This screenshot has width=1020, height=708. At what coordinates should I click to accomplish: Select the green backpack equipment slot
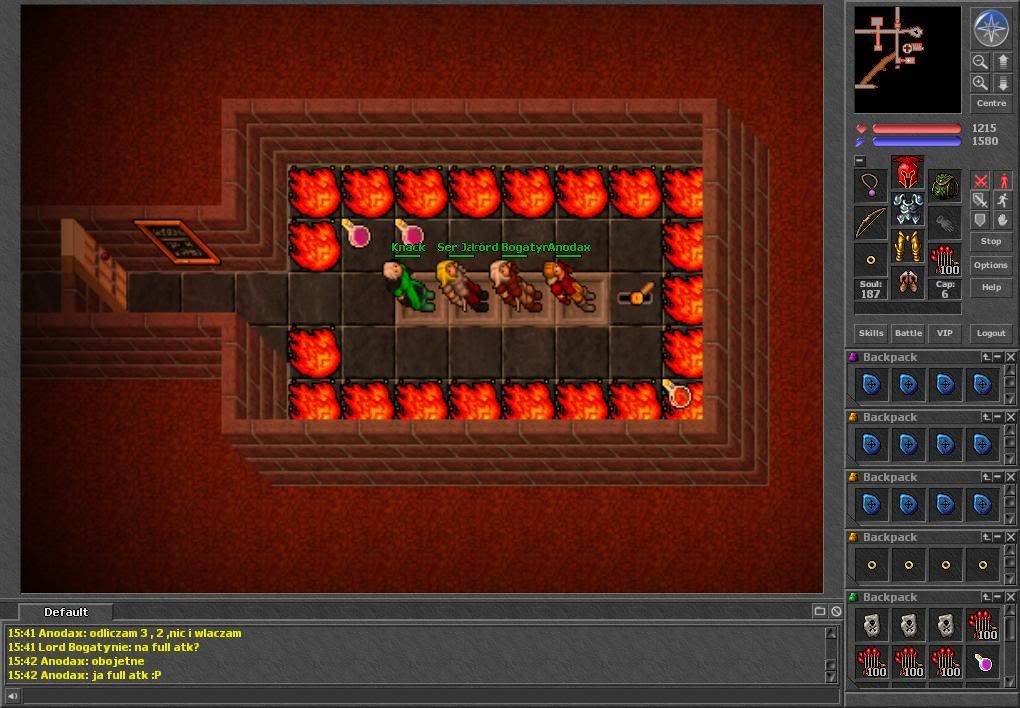click(x=944, y=185)
